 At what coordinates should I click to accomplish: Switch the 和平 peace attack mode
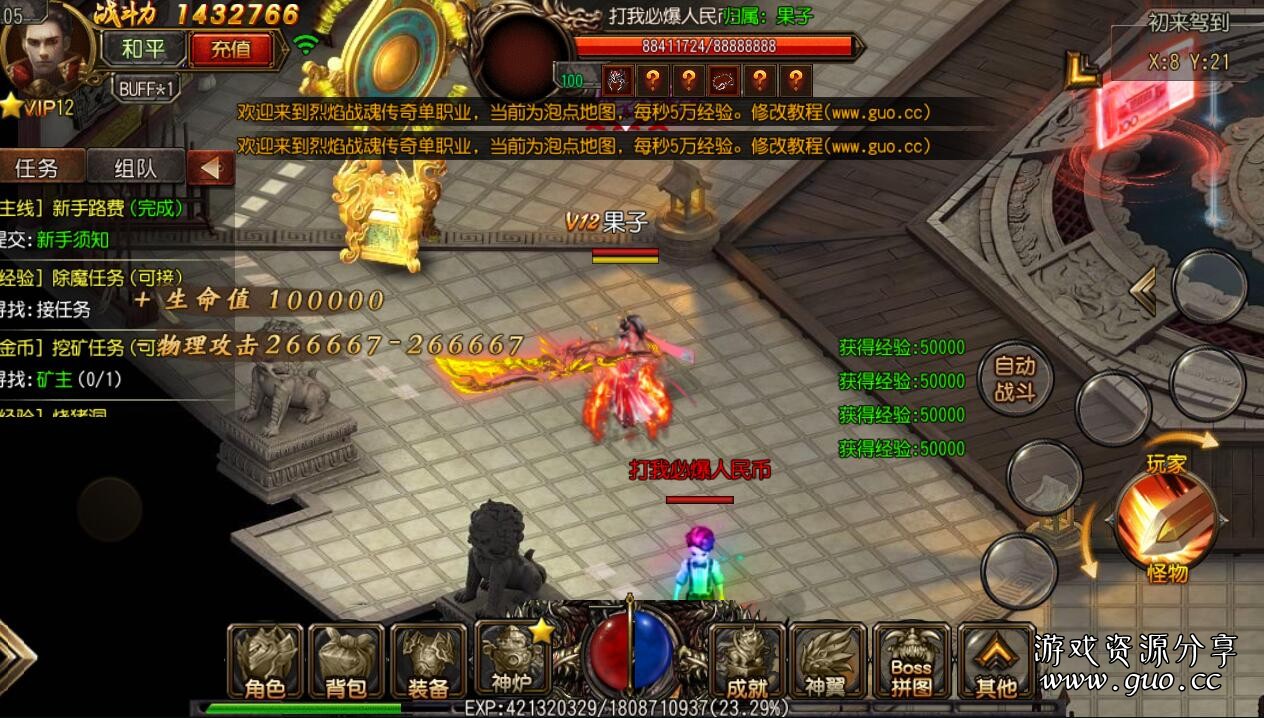[146, 48]
